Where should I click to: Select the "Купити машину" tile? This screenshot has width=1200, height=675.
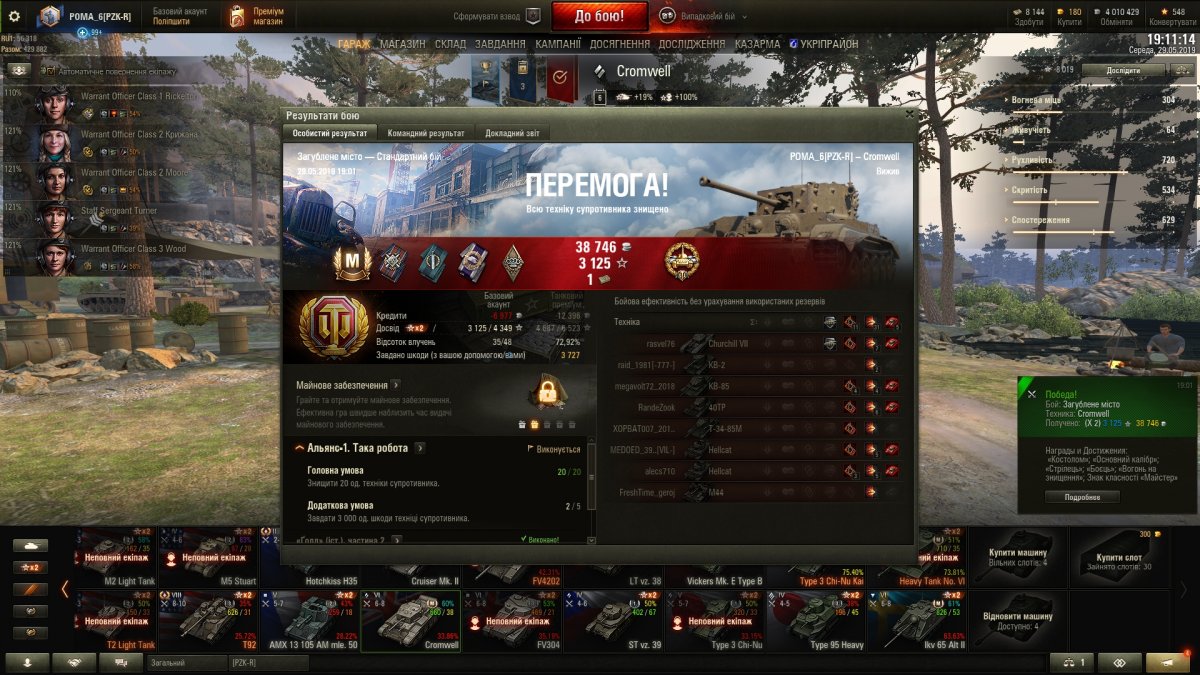click(x=1017, y=557)
